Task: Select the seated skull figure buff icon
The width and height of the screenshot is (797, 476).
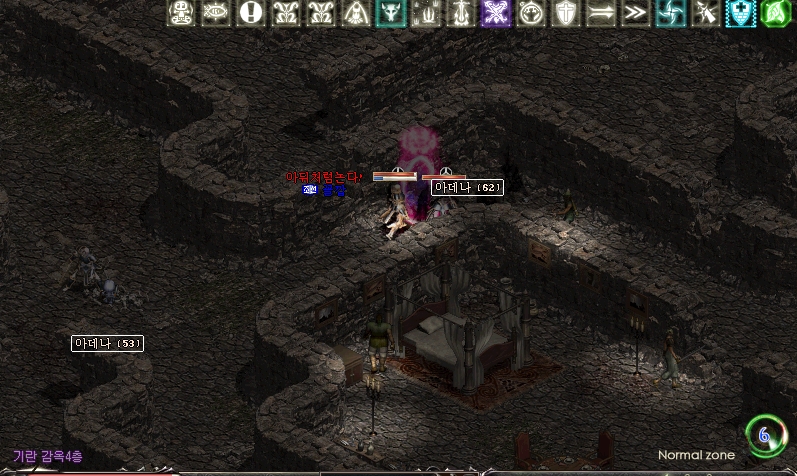Action: coord(181,13)
